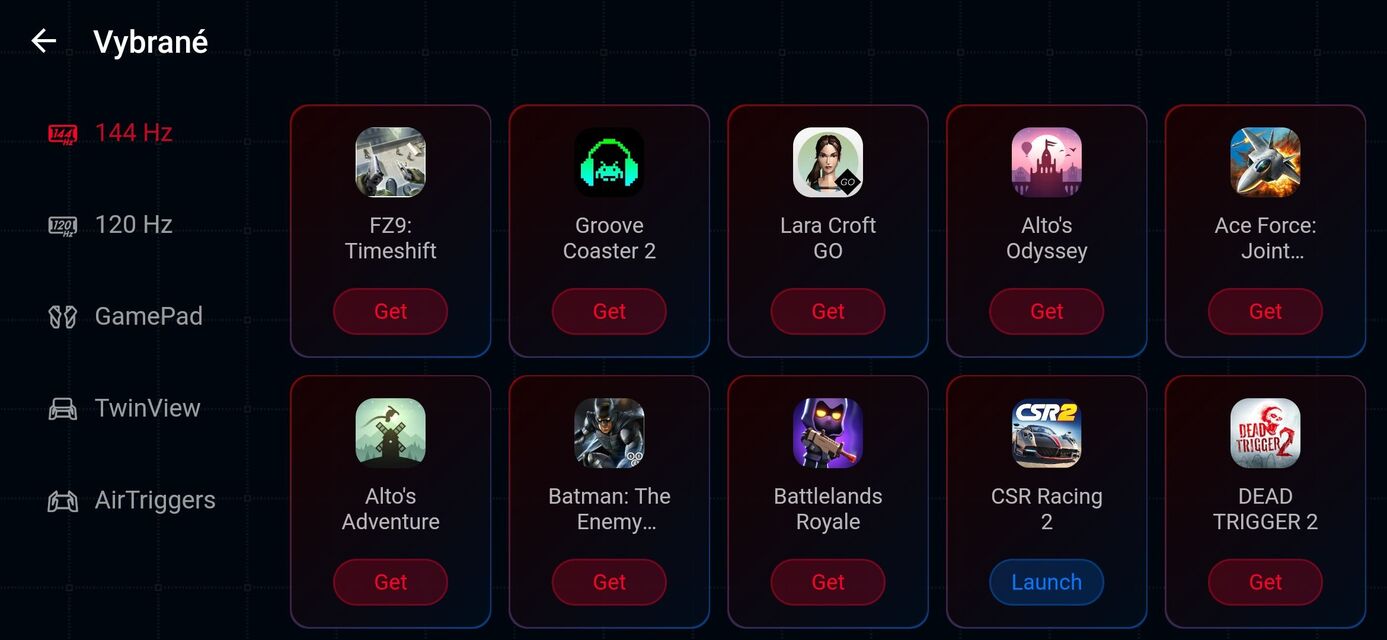Open the Groove Coaster 2 app icon
The image size is (1387, 640).
(x=609, y=162)
